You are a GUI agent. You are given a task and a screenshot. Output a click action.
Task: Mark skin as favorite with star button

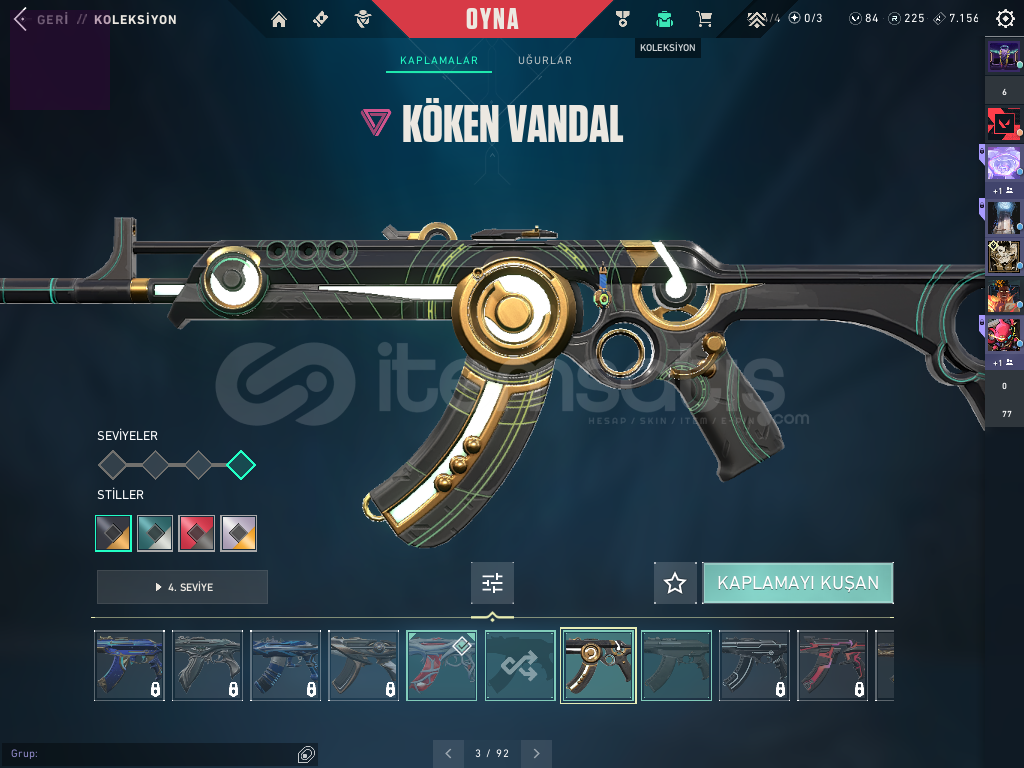(x=675, y=583)
